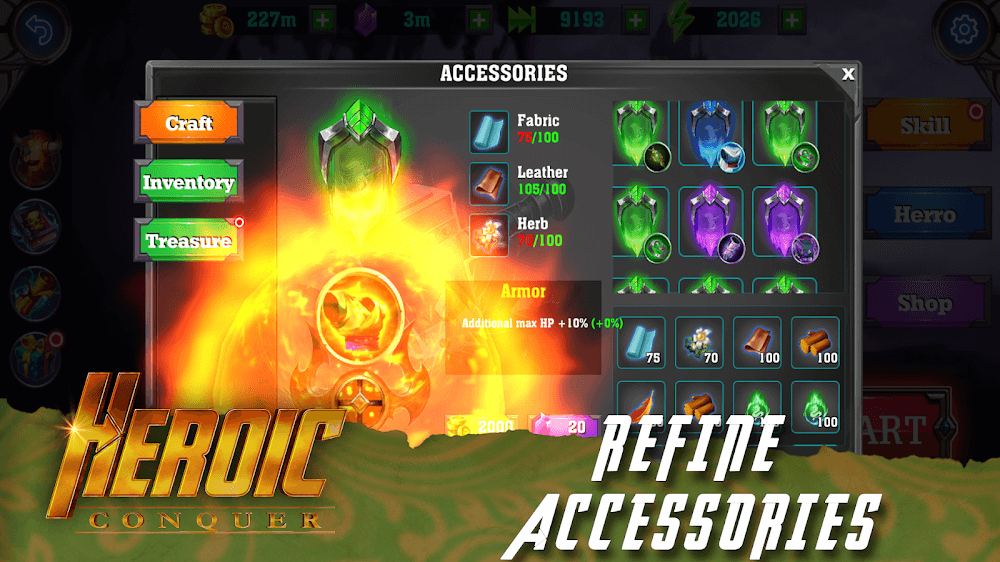Select the fabric material slot showing 75
The image size is (1000, 562).
coord(640,343)
